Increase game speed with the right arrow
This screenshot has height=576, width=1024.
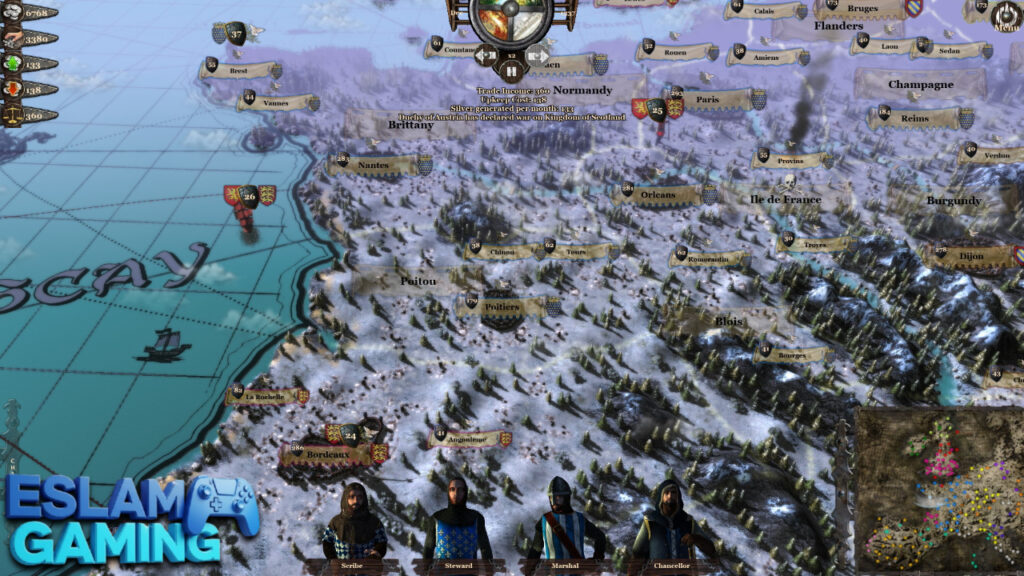[539, 55]
